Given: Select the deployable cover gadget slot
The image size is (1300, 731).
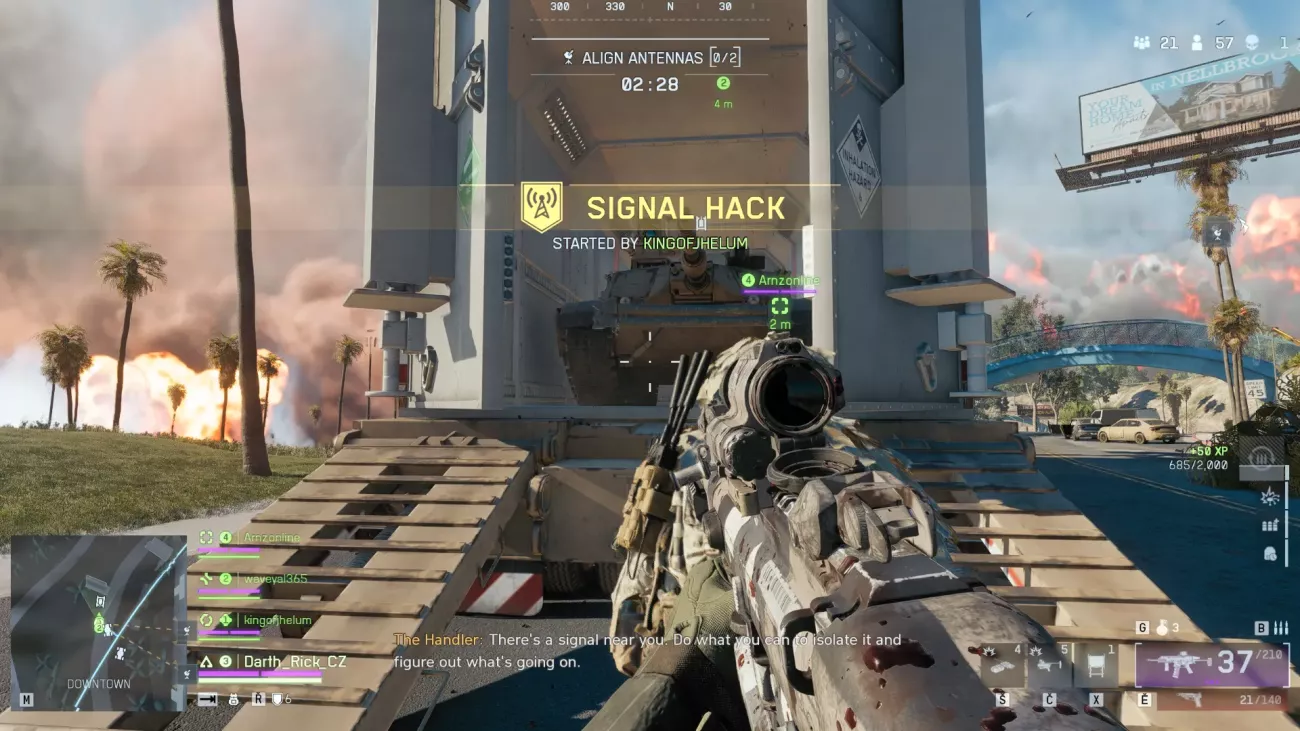Looking at the screenshot, I should 1095,665.
